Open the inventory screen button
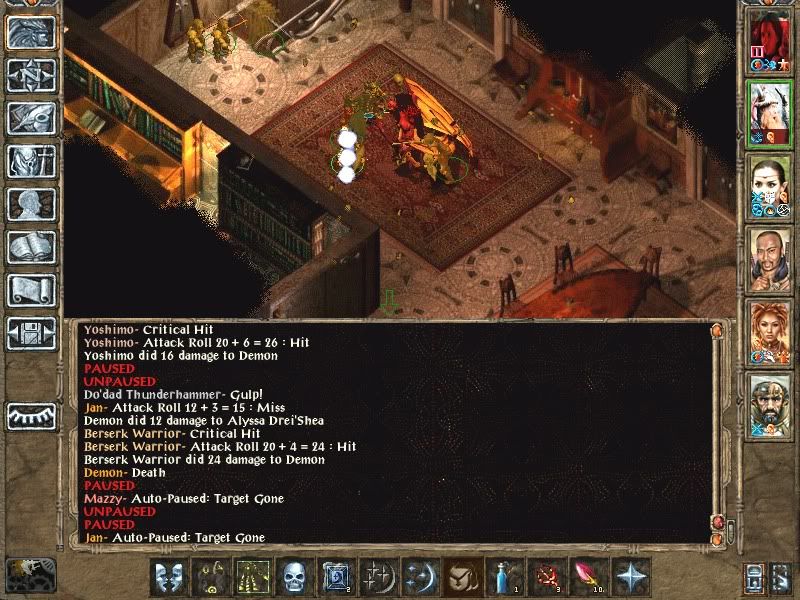 coord(31,161)
